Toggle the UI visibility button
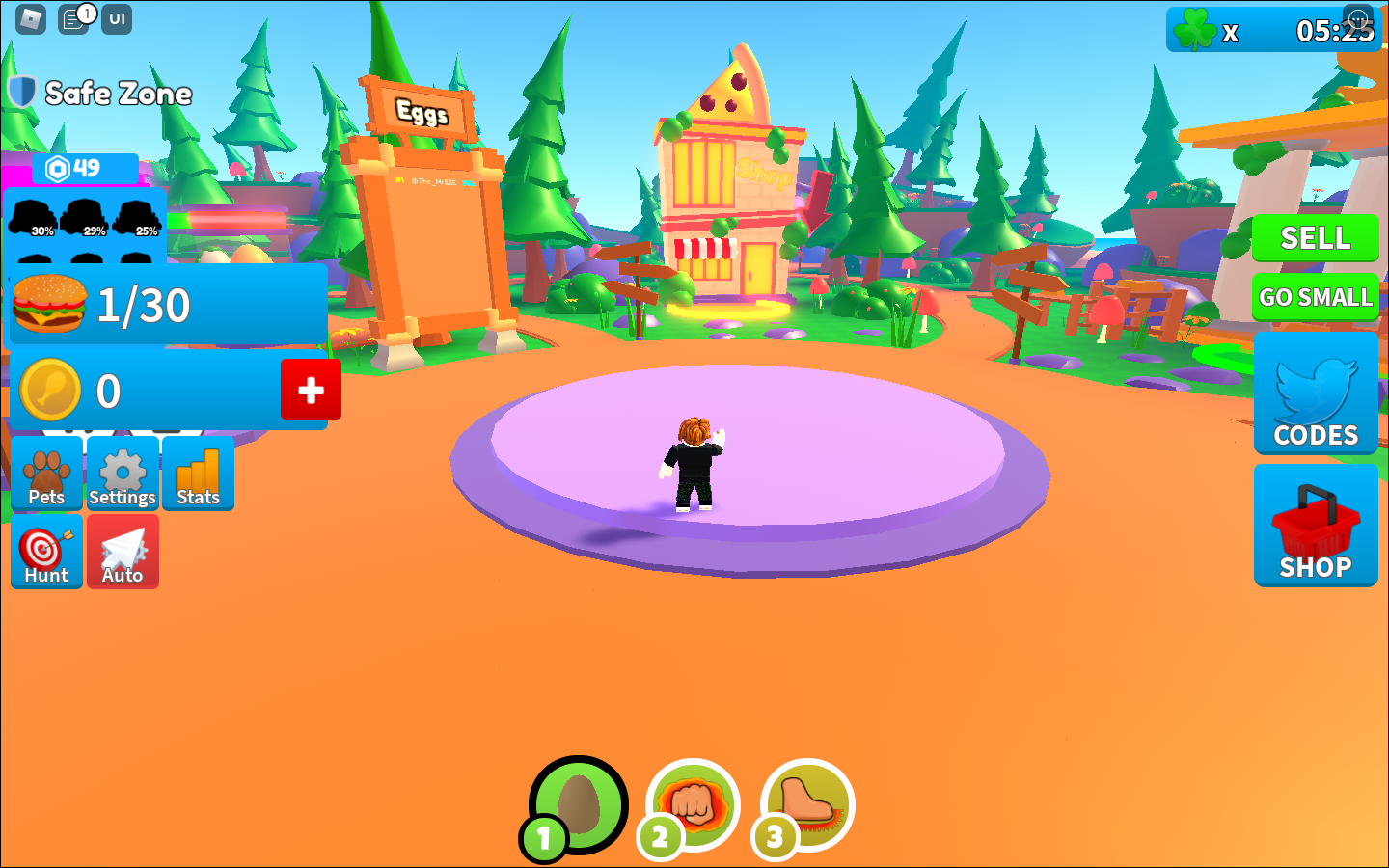 pyautogui.click(x=116, y=17)
